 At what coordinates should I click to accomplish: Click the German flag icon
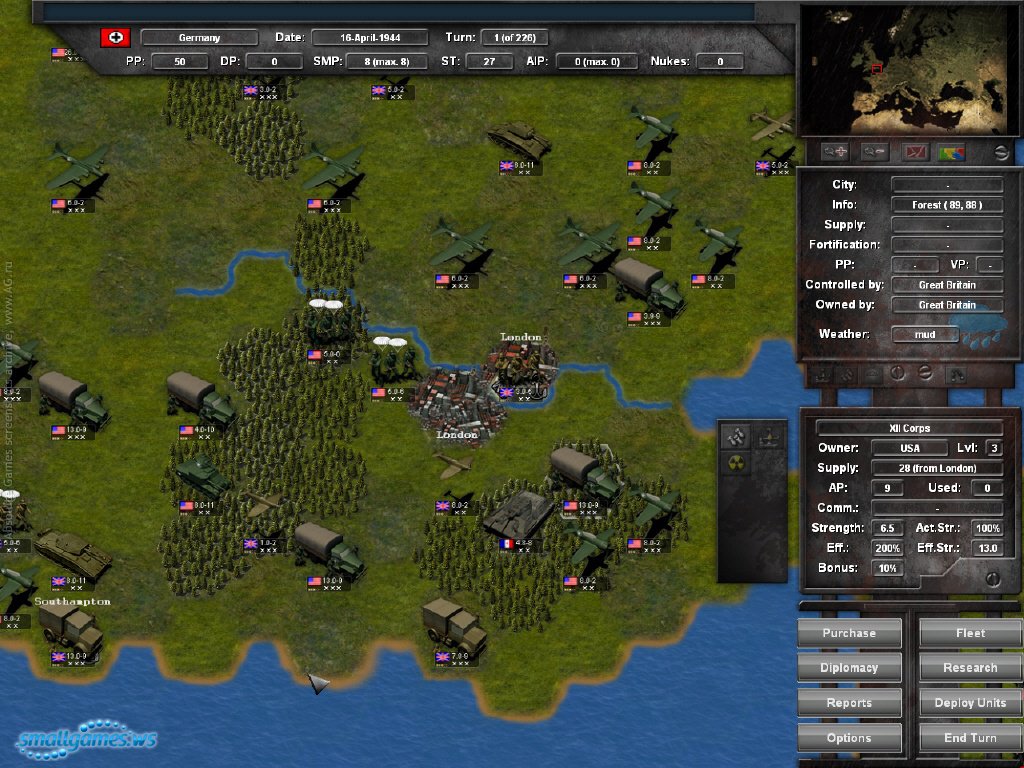click(x=115, y=38)
